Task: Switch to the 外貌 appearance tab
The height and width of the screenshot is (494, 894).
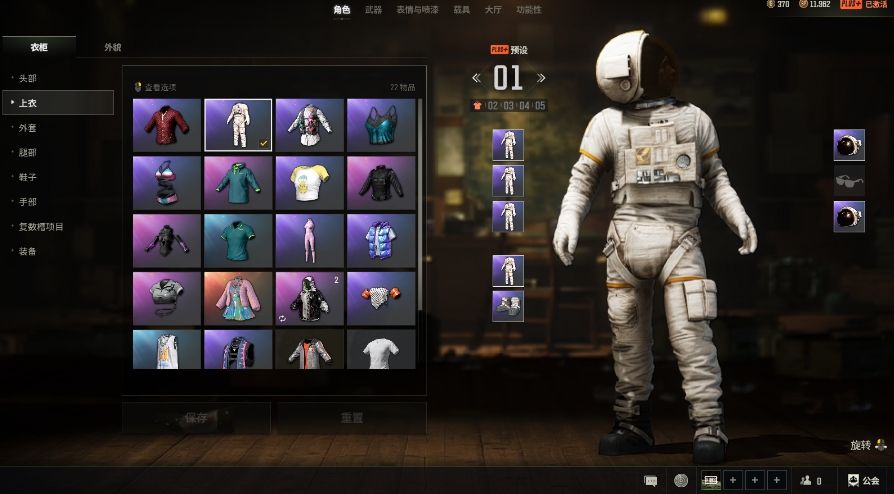Action: [x=112, y=47]
